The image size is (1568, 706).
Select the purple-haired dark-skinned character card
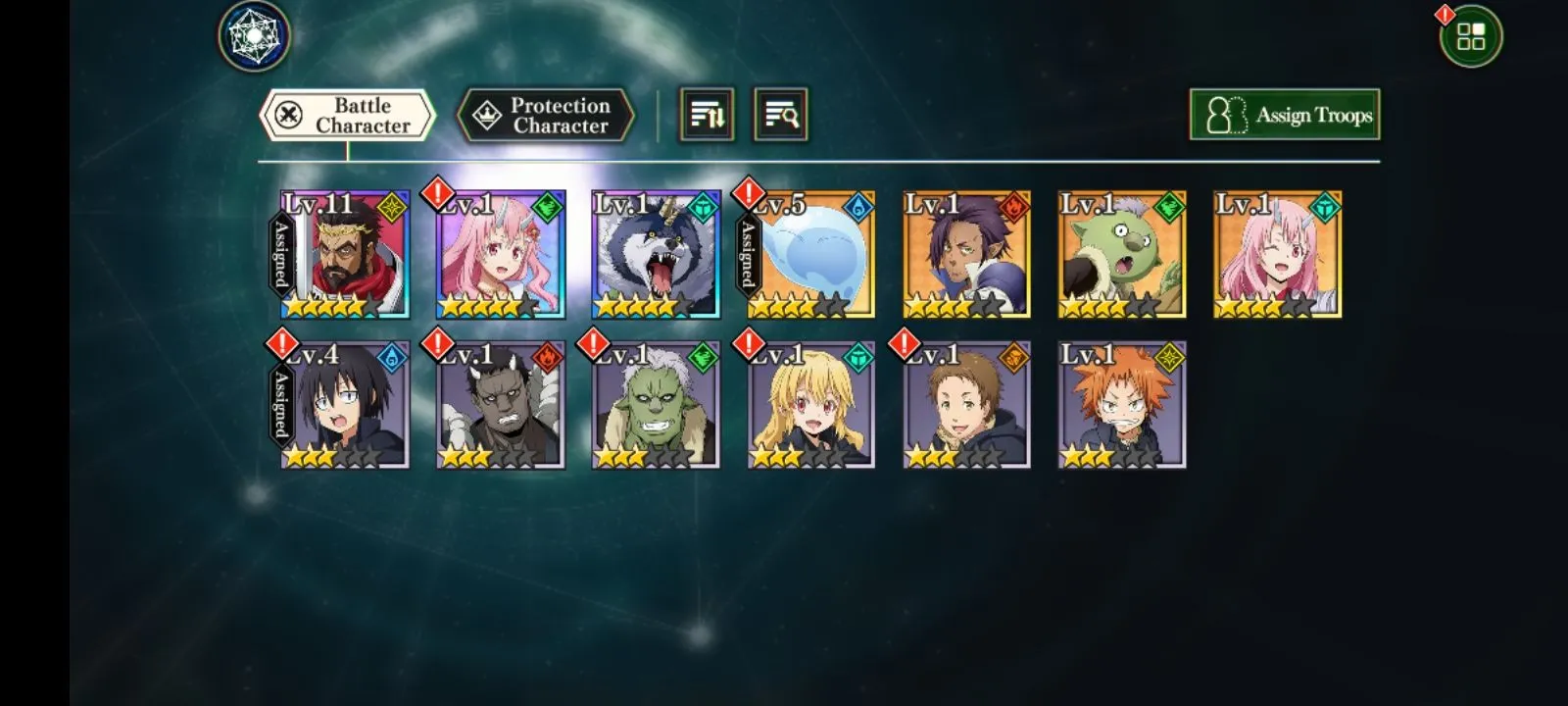[966, 255]
